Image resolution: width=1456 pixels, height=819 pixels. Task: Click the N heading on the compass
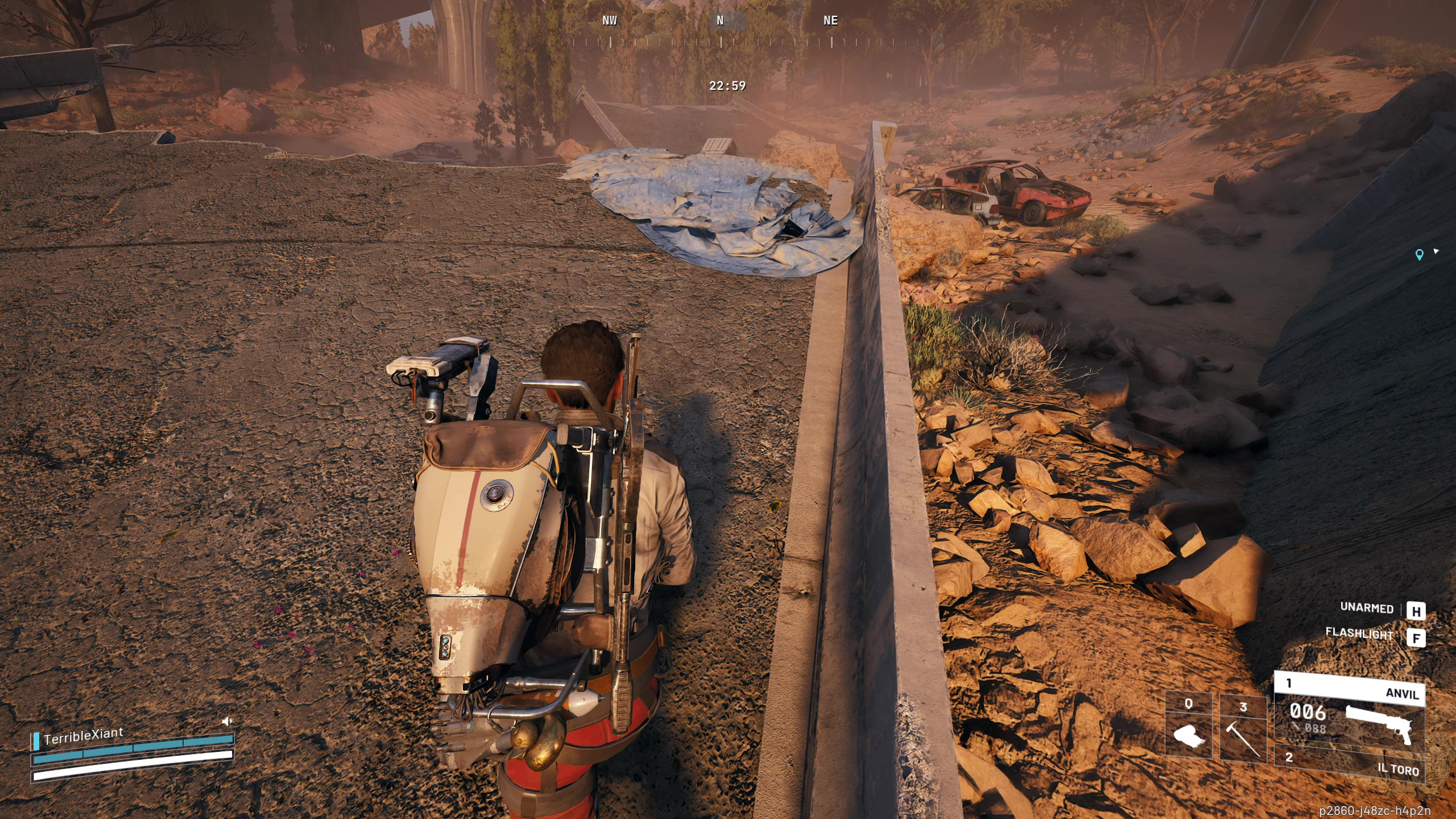720,21
